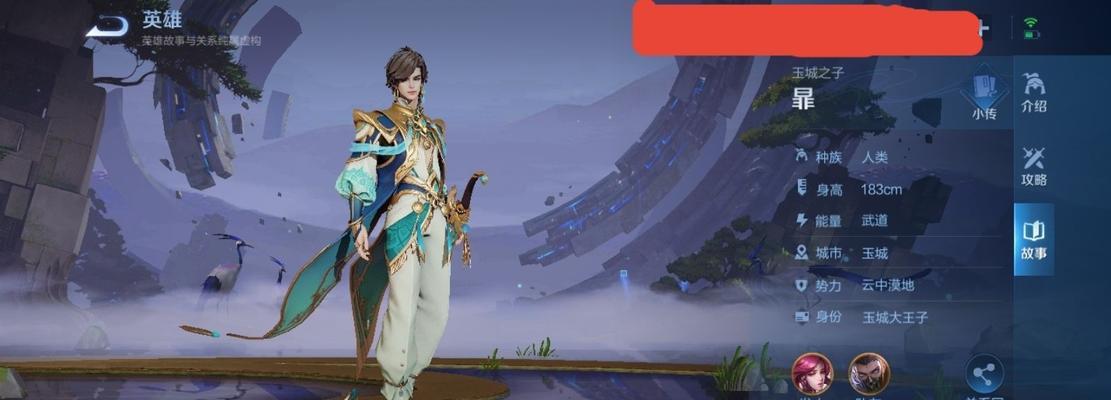This screenshot has height=400, width=1111.
Task: Open the share relationship diagram button
Action: coord(984,376)
